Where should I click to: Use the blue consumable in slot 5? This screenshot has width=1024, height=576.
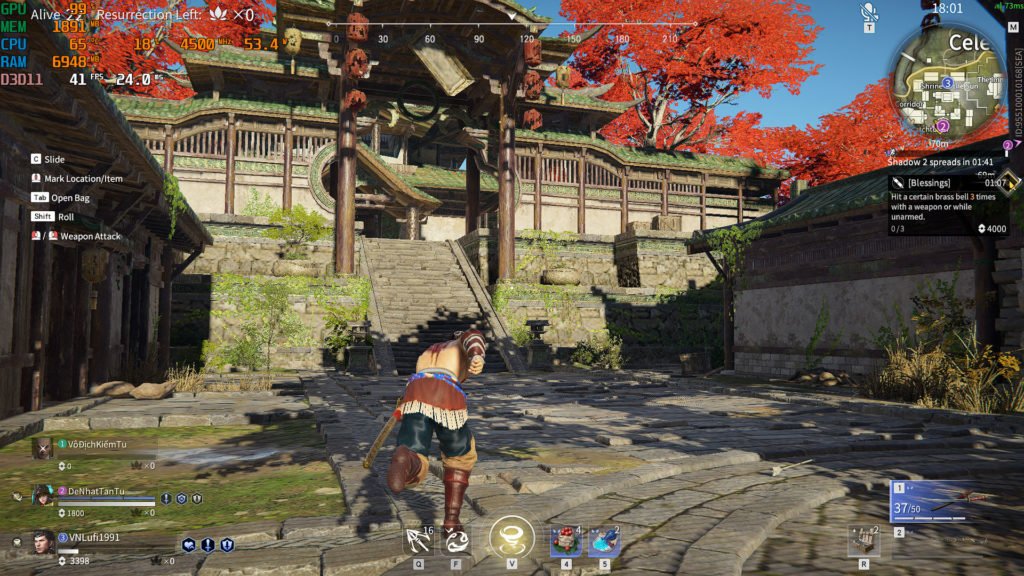[604, 541]
